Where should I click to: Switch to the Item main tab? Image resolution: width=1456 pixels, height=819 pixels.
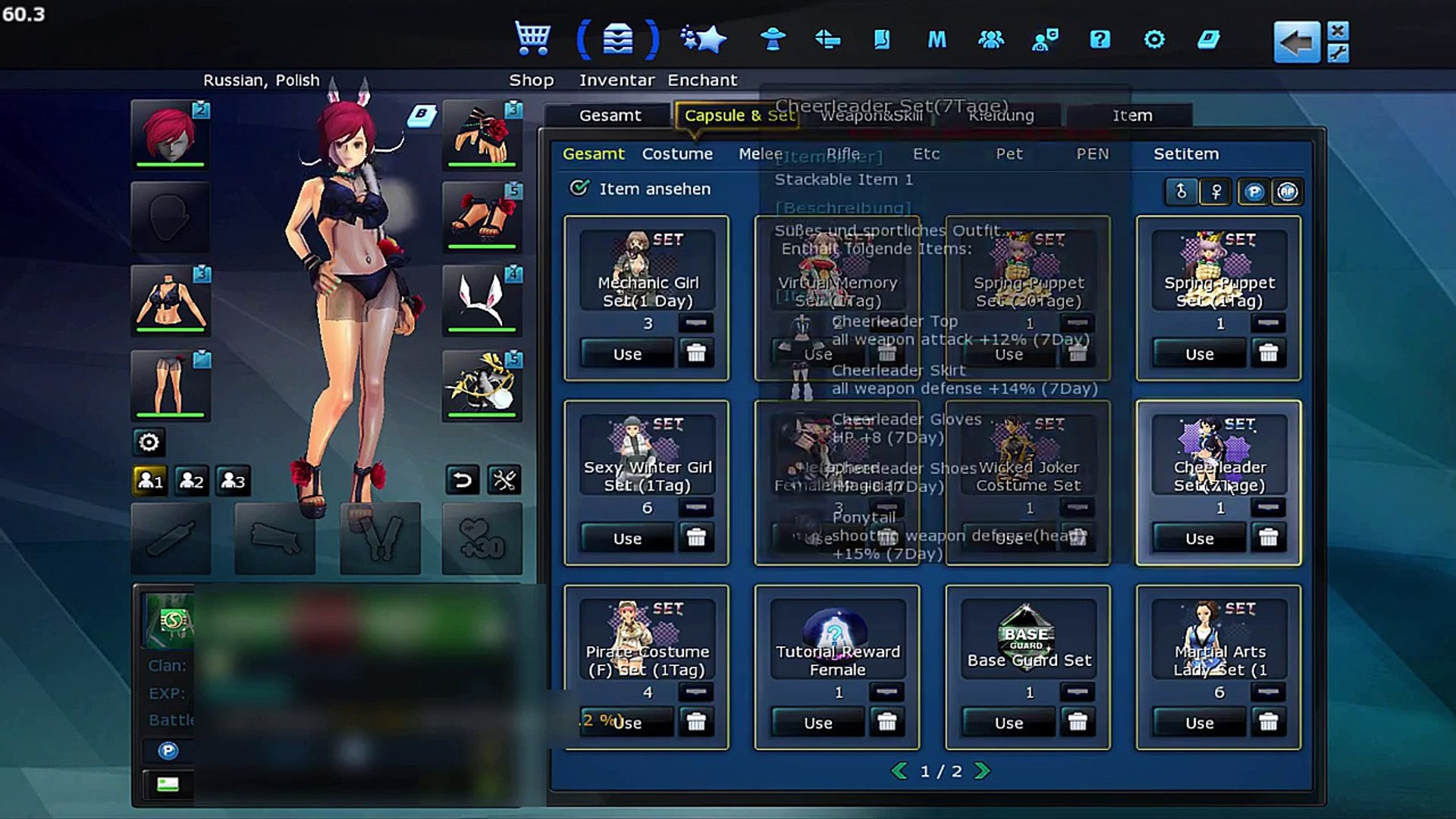(x=1131, y=115)
